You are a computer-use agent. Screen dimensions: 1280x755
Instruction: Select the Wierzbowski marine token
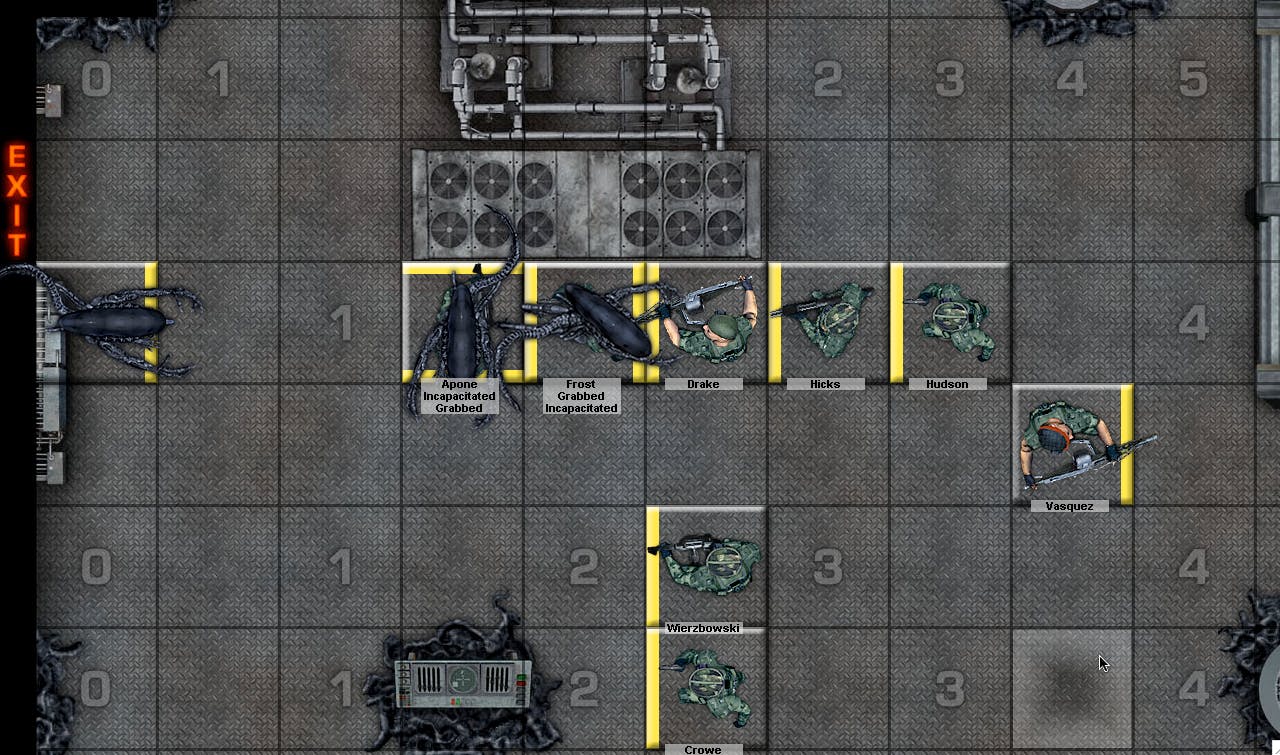pyautogui.click(x=708, y=565)
